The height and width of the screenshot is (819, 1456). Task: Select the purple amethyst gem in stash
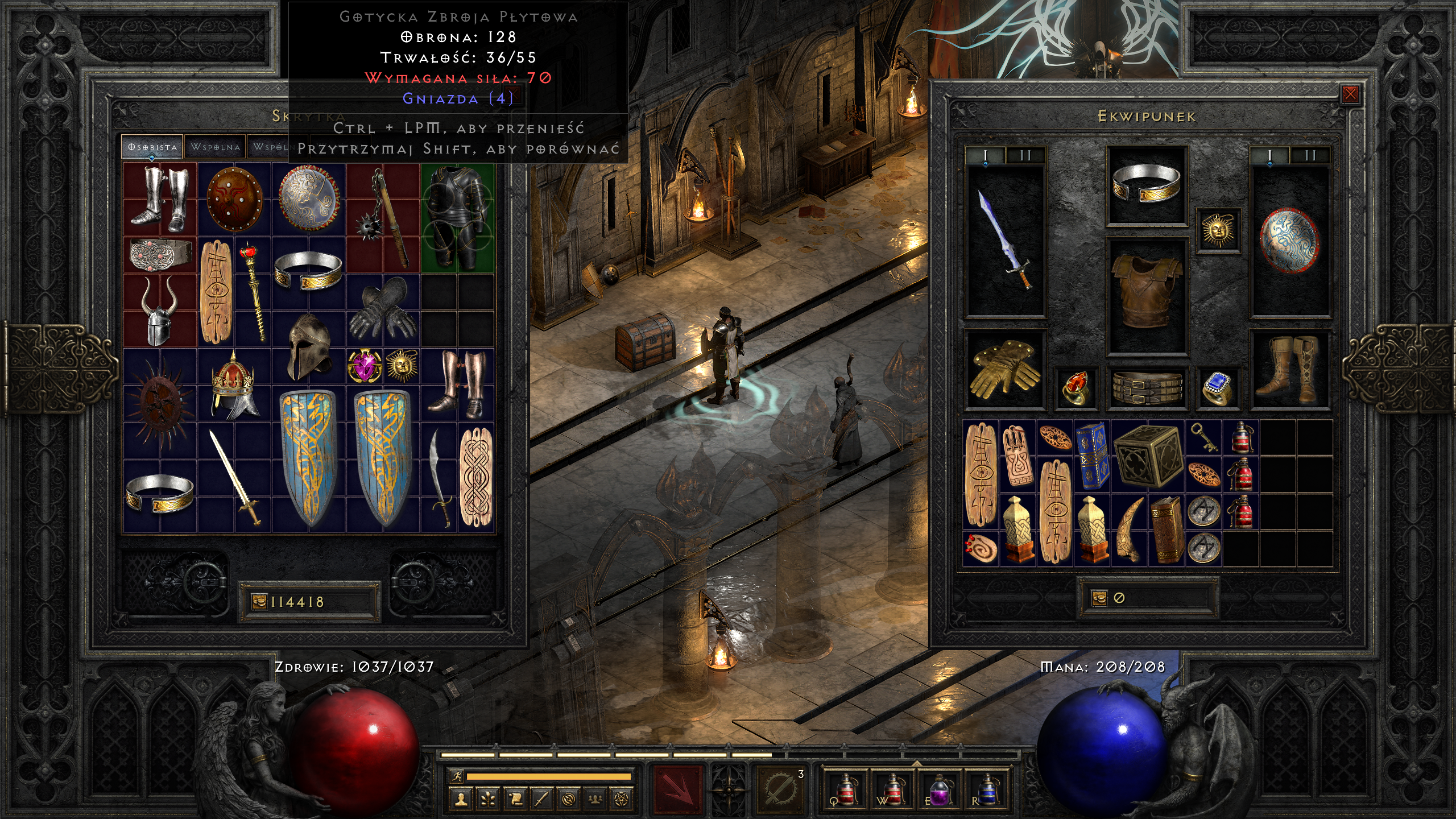tap(364, 366)
